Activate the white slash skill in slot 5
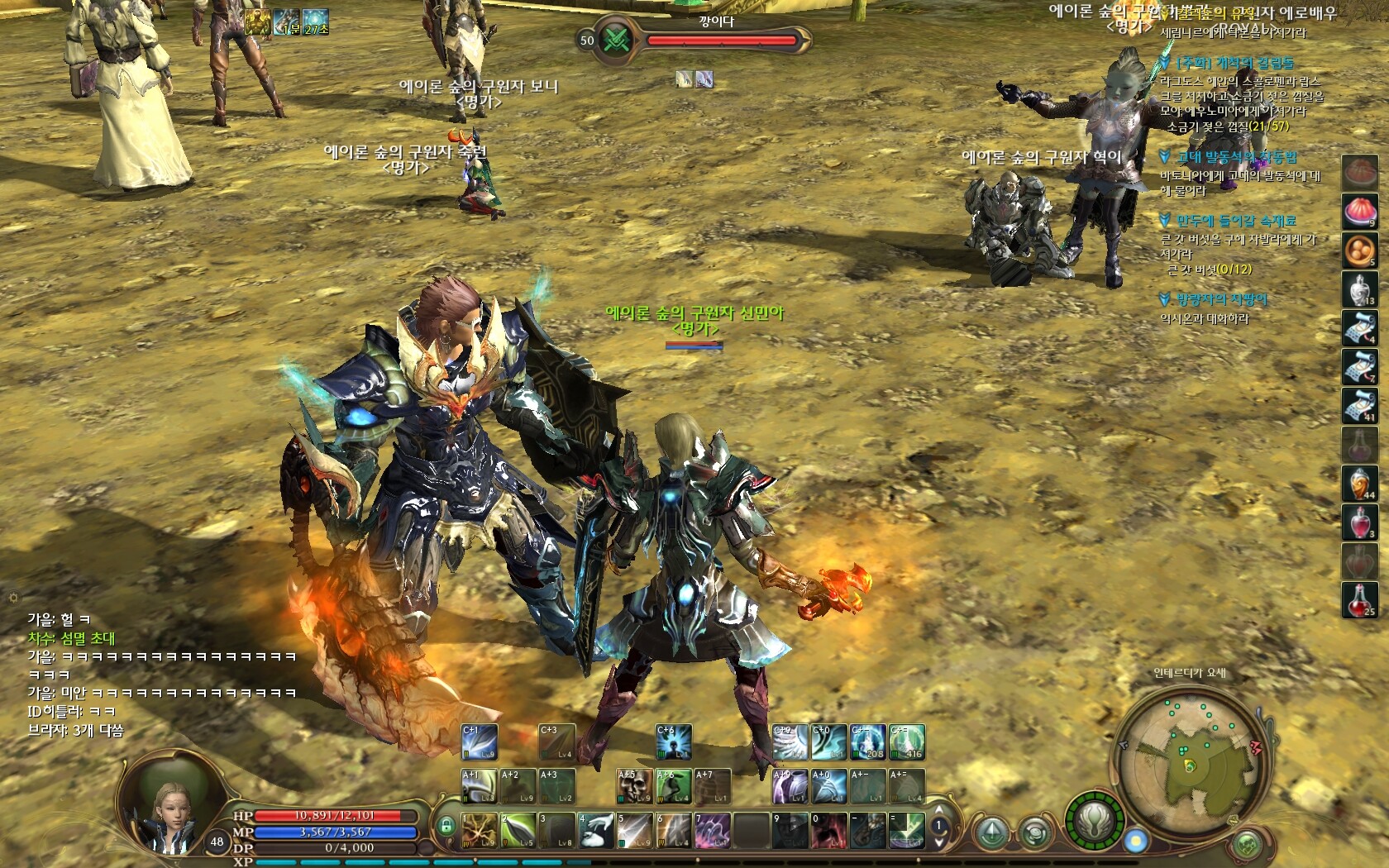The image size is (1389, 868). click(634, 830)
